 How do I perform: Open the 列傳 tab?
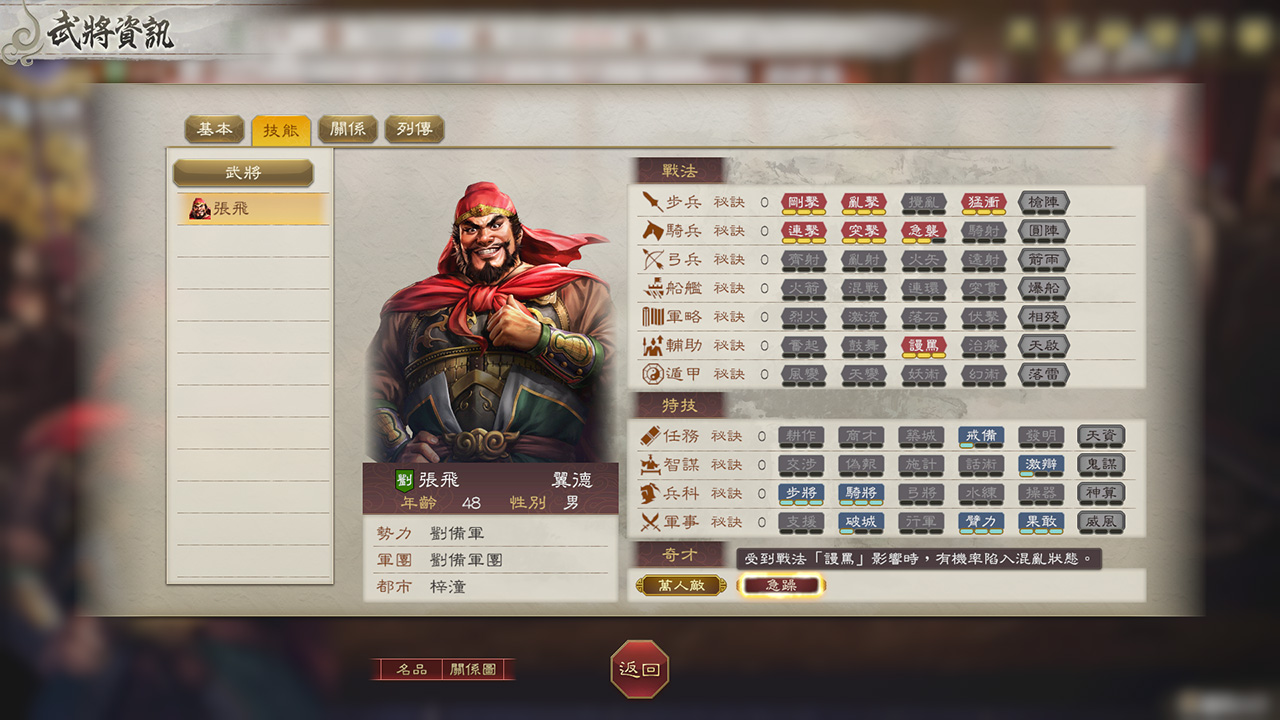(414, 129)
